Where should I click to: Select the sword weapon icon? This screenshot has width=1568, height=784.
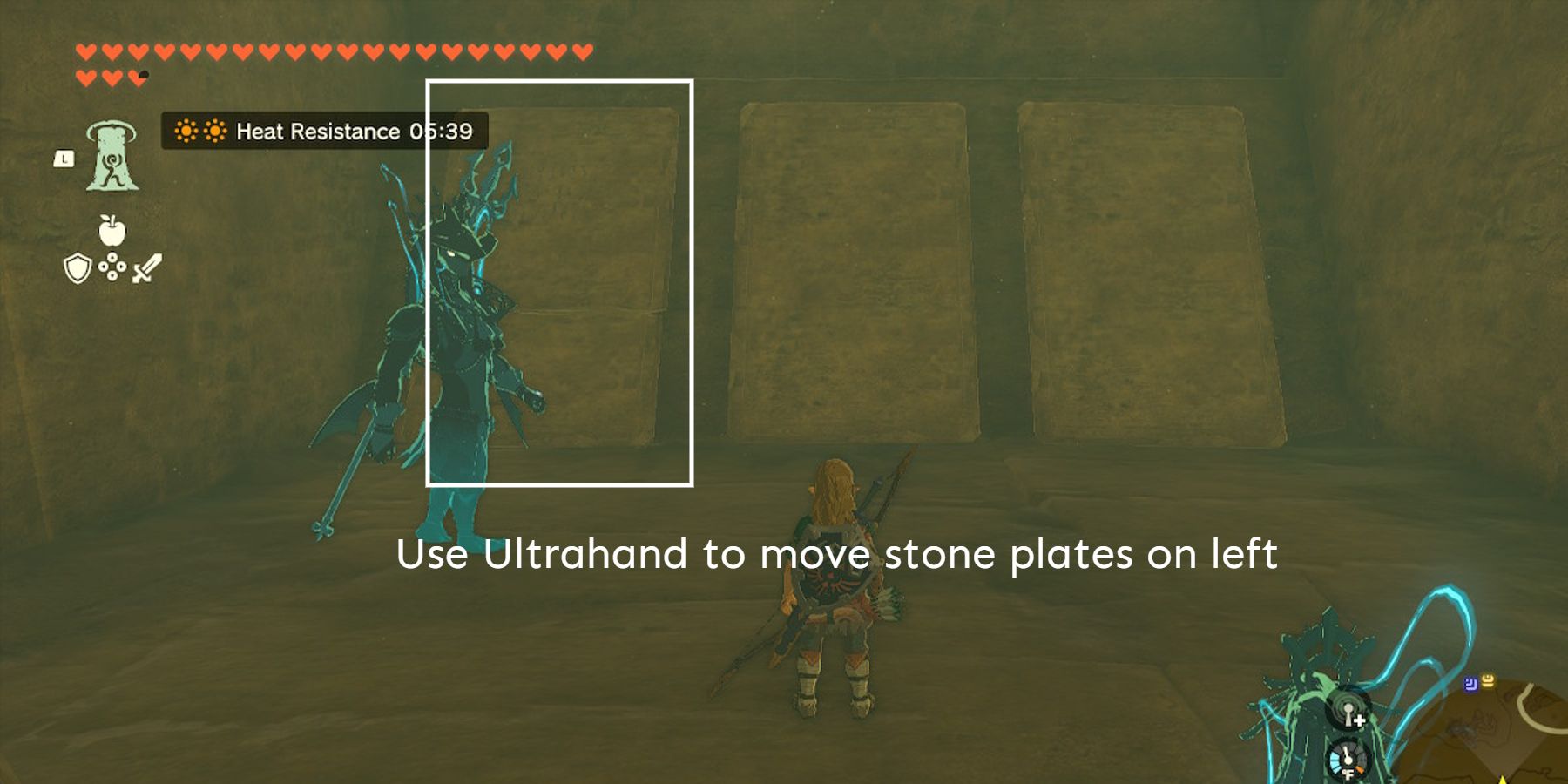pyautogui.click(x=145, y=270)
